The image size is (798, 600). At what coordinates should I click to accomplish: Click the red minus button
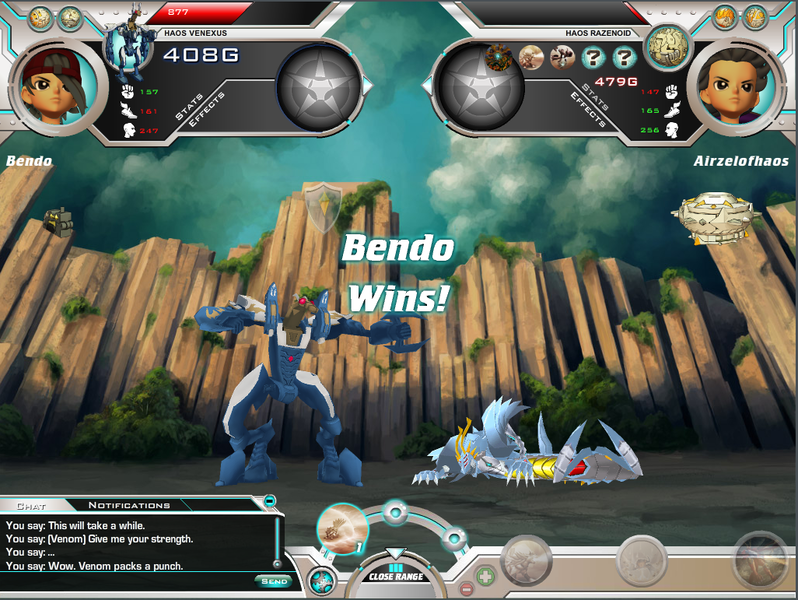point(464,589)
